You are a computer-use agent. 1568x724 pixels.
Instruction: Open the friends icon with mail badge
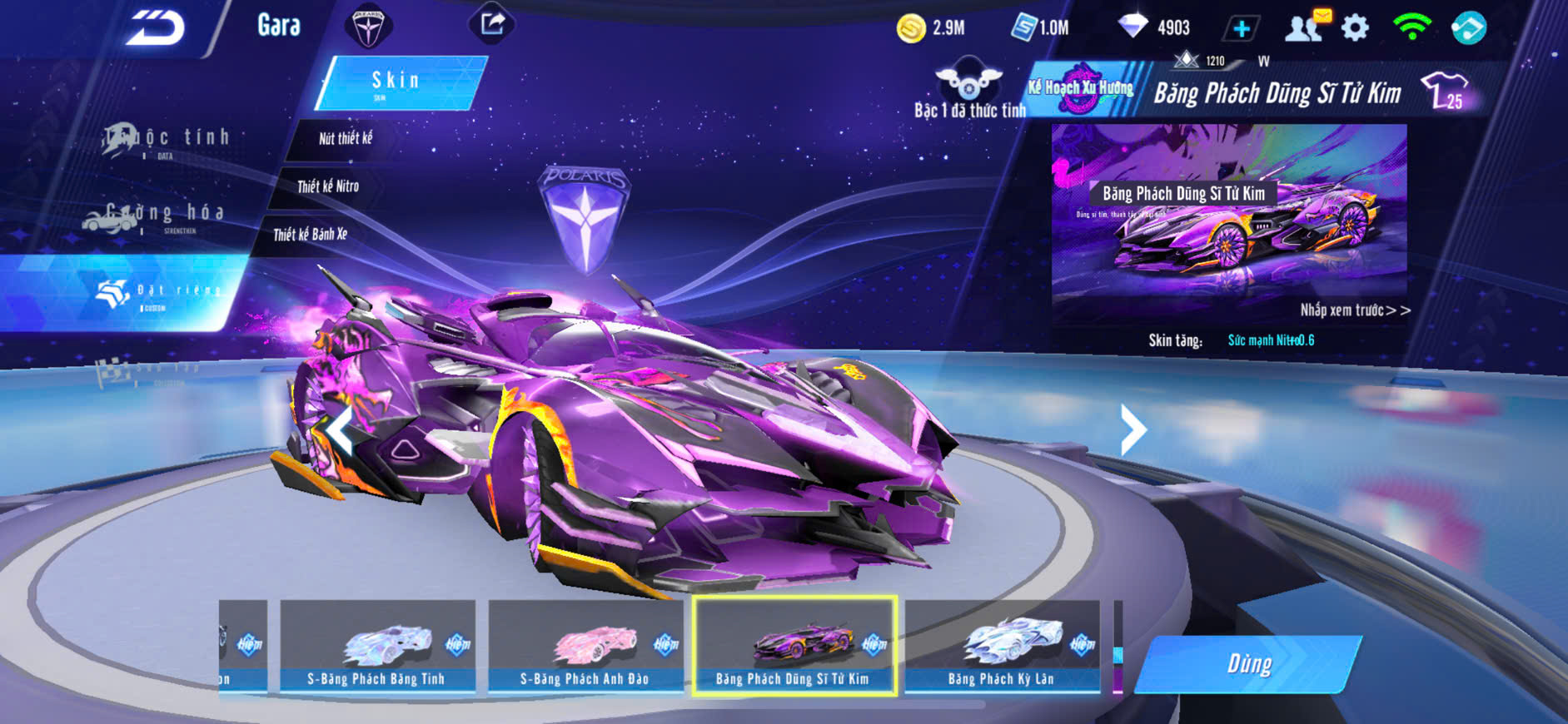pos(1305,27)
